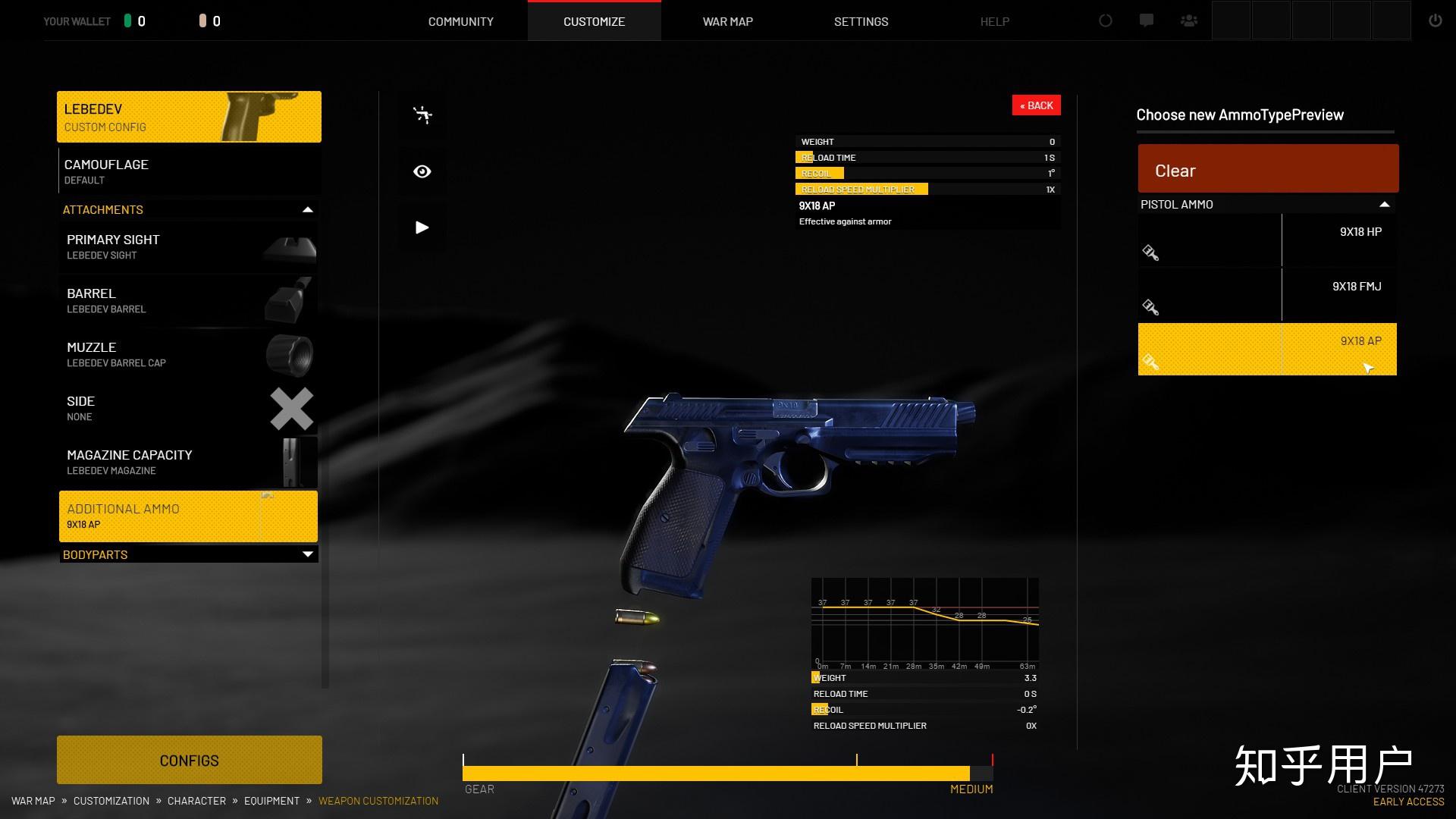
Task: Open the Primary Sight attachment slot
Action: click(x=188, y=247)
